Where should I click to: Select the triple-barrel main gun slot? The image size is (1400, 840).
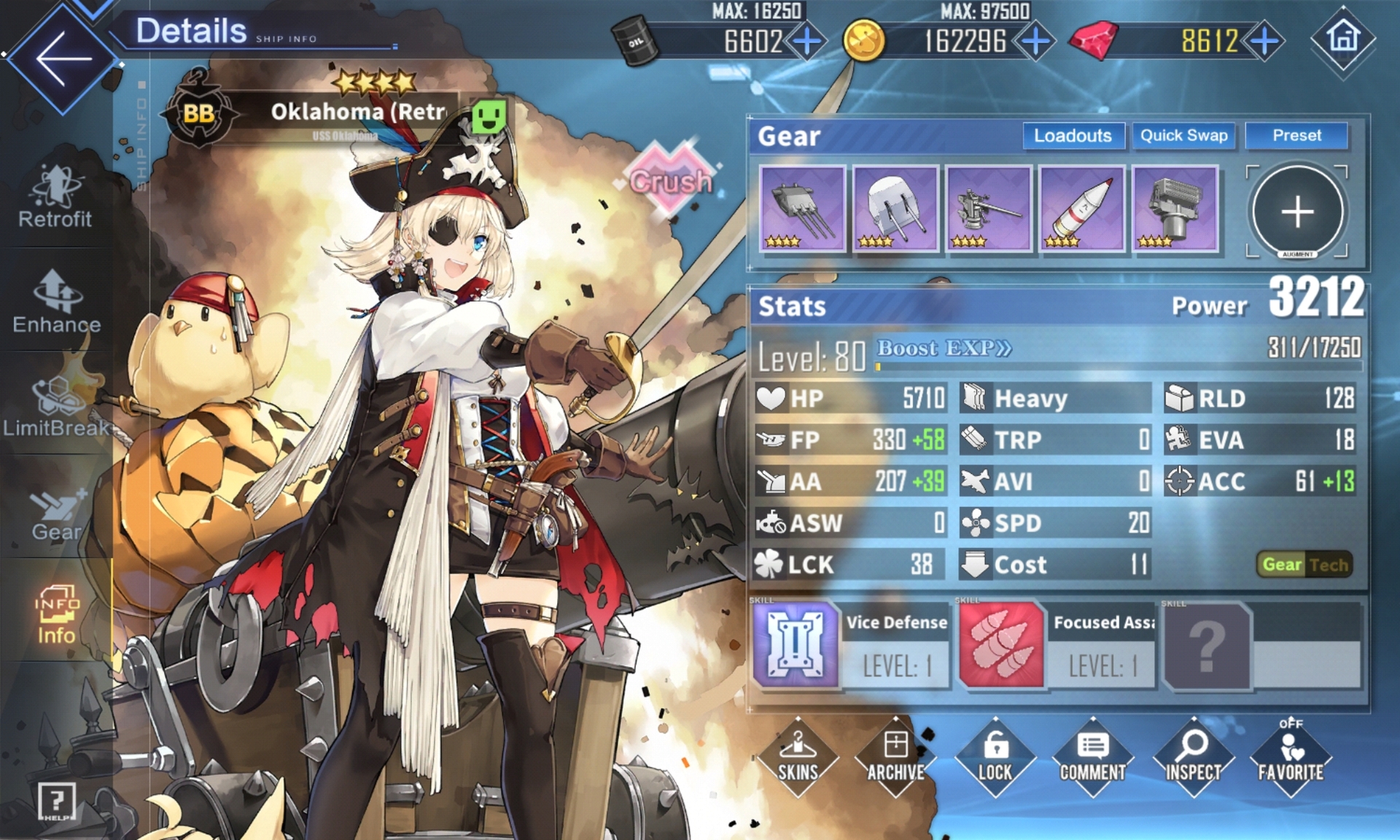tap(802, 209)
